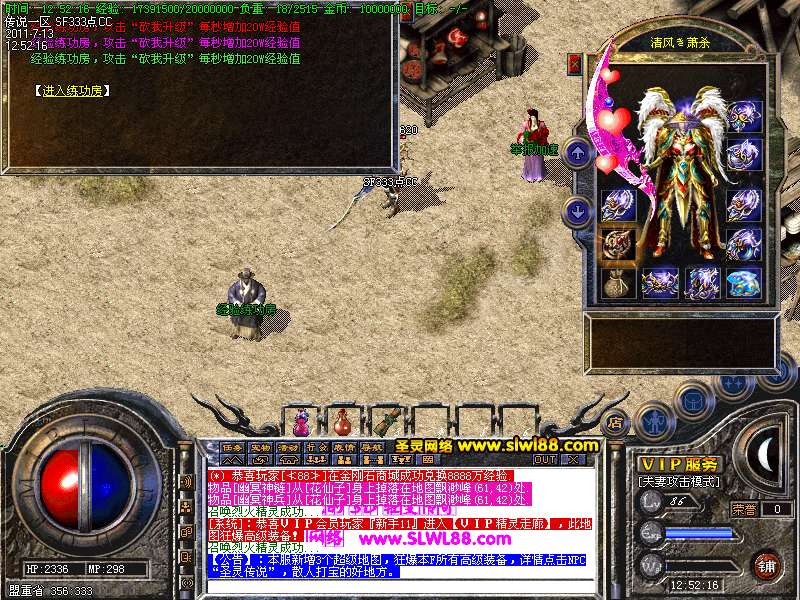This screenshot has width=800, height=600.
Task: Click the OUT button on chat bar
Action: (x=544, y=460)
